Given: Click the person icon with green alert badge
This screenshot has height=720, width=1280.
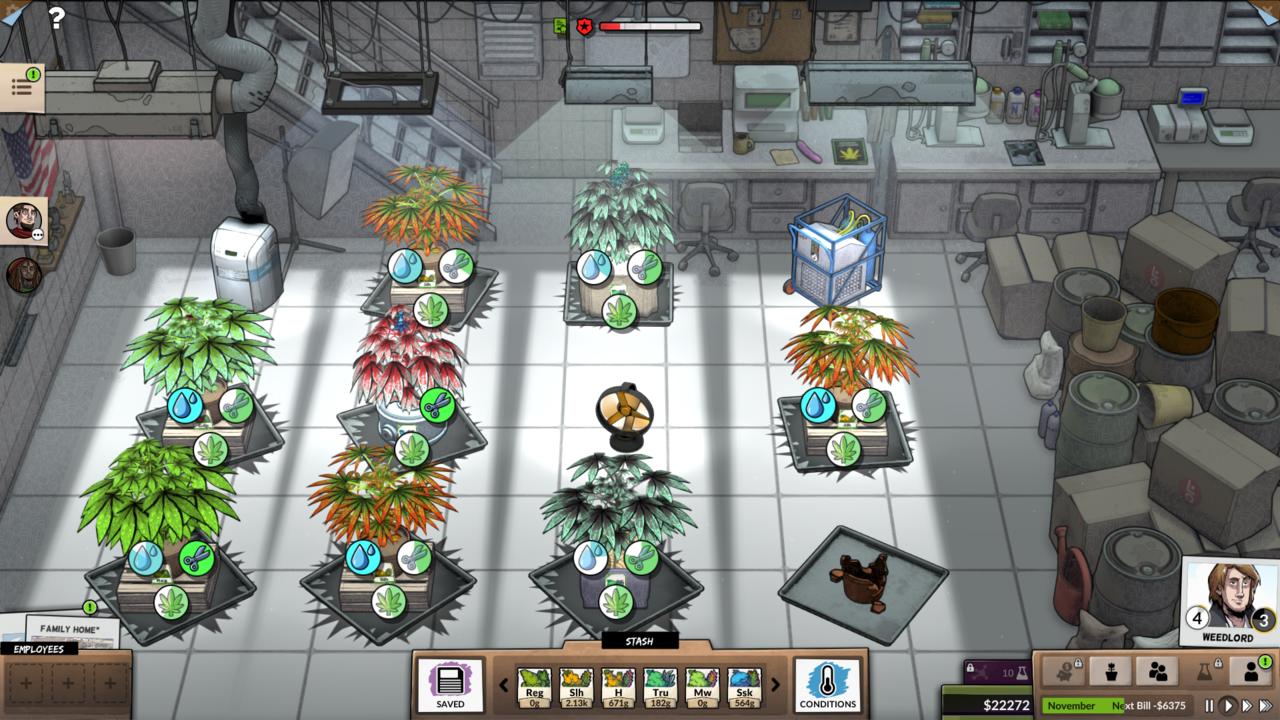Looking at the screenshot, I should coord(1252,671).
